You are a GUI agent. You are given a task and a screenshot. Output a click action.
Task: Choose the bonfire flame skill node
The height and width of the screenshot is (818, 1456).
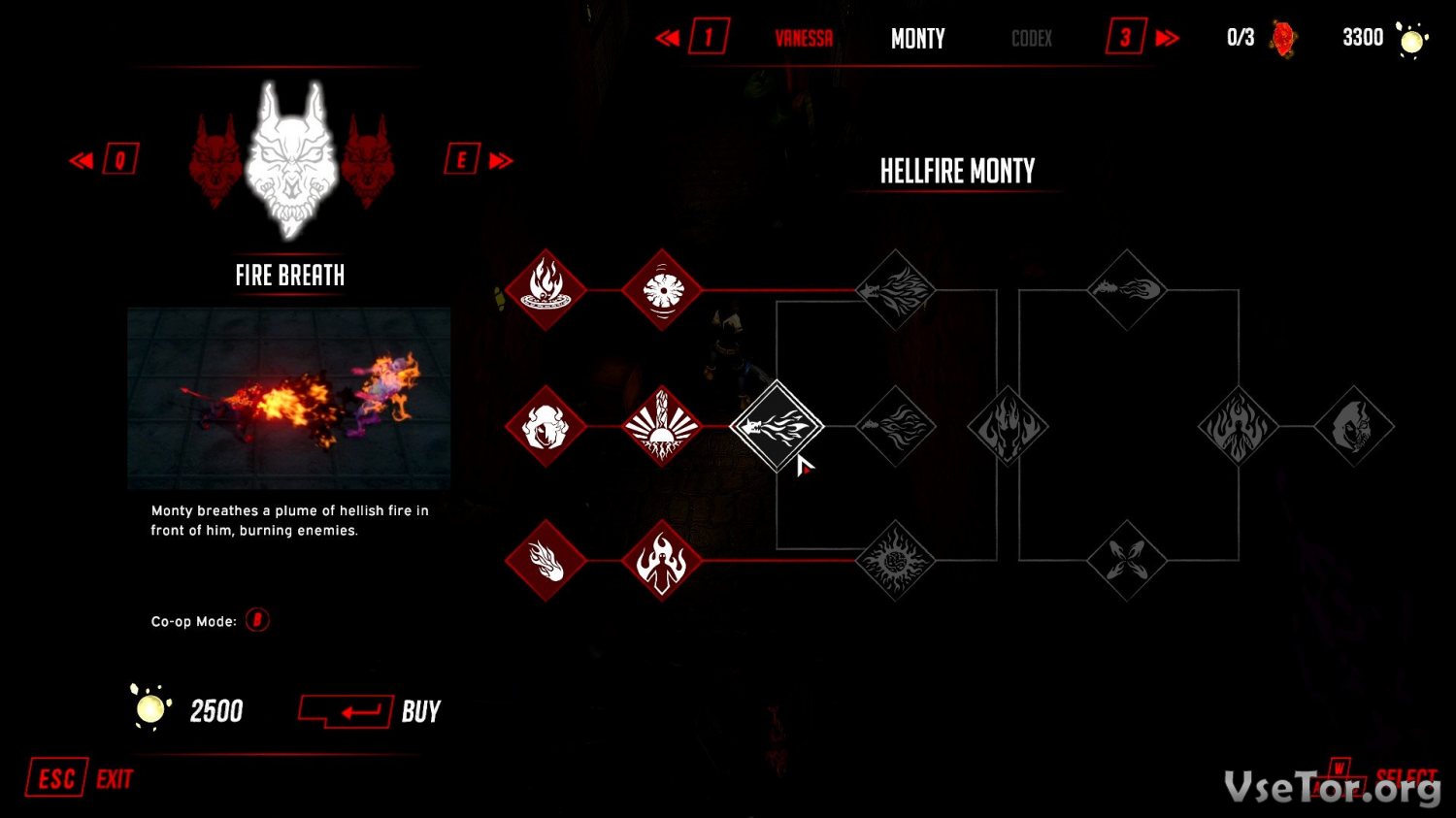pos(546,289)
